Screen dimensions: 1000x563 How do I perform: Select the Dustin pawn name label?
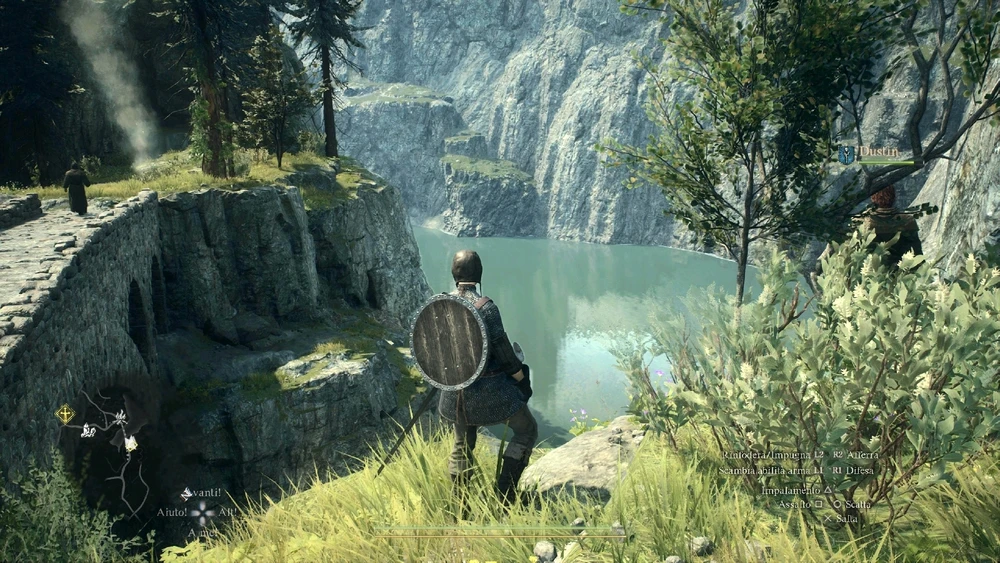pos(878,150)
